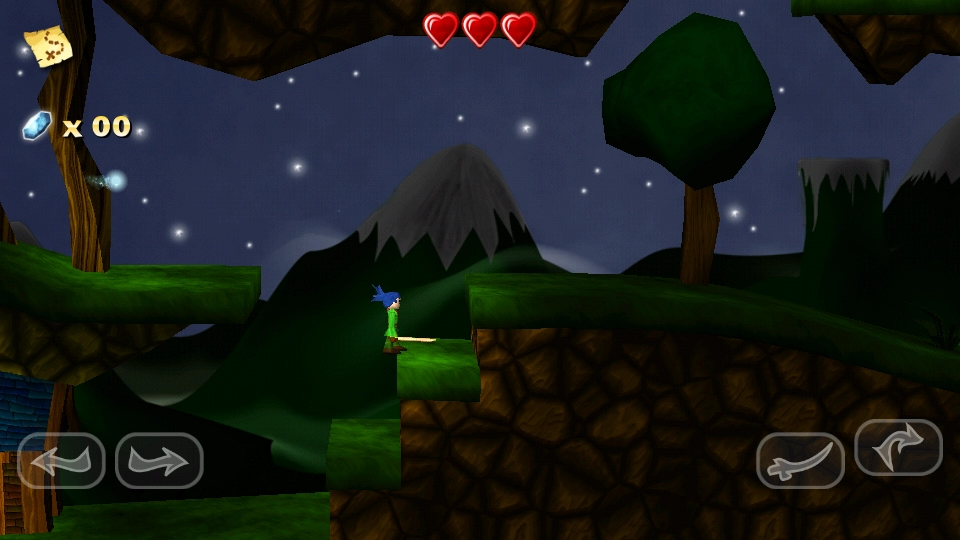
Task: Swing sword with the attack button
Action: [800, 461]
